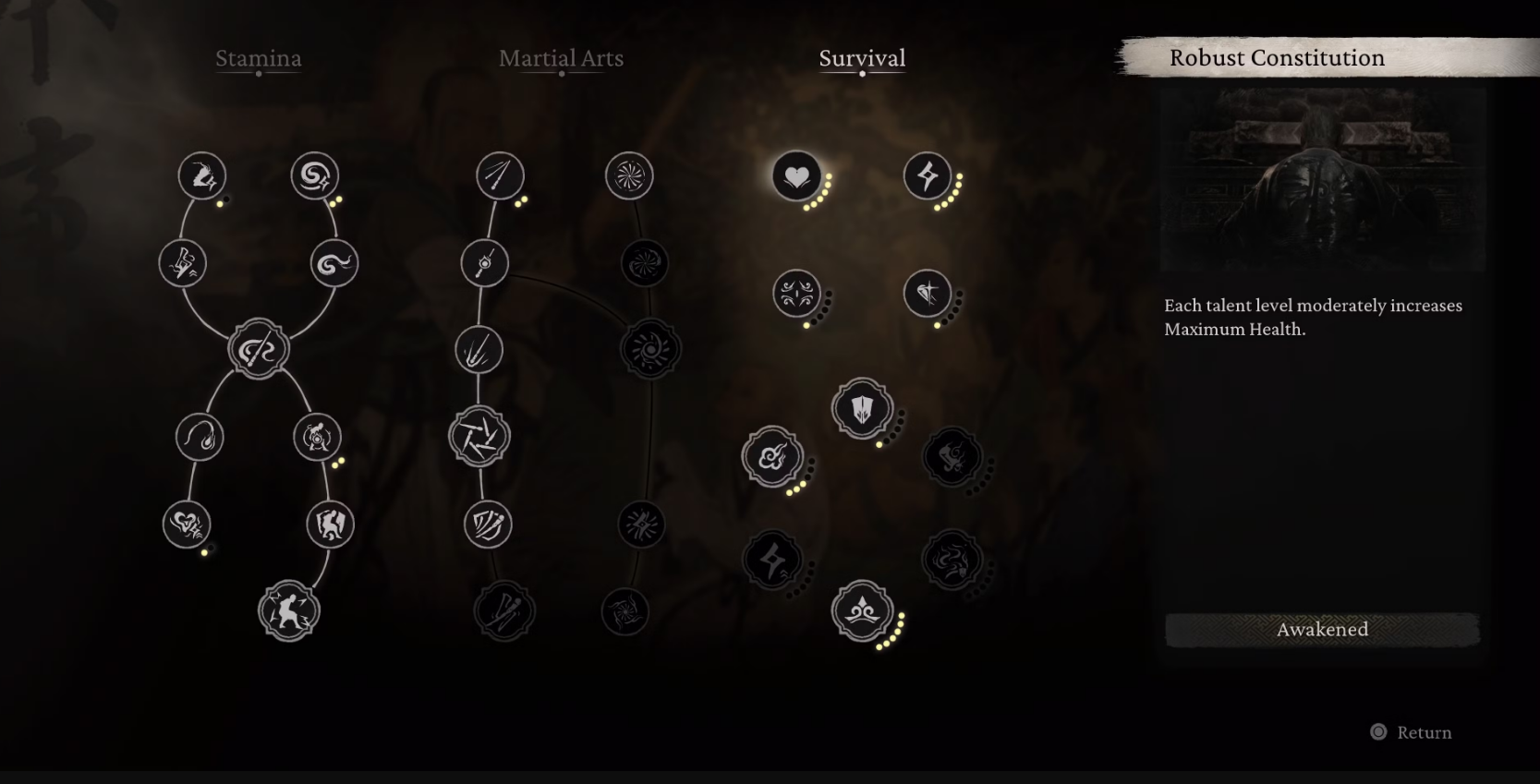This screenshot has height=784, width=1540.
Task: Open the Survival tab
Action: coord(862,58)
